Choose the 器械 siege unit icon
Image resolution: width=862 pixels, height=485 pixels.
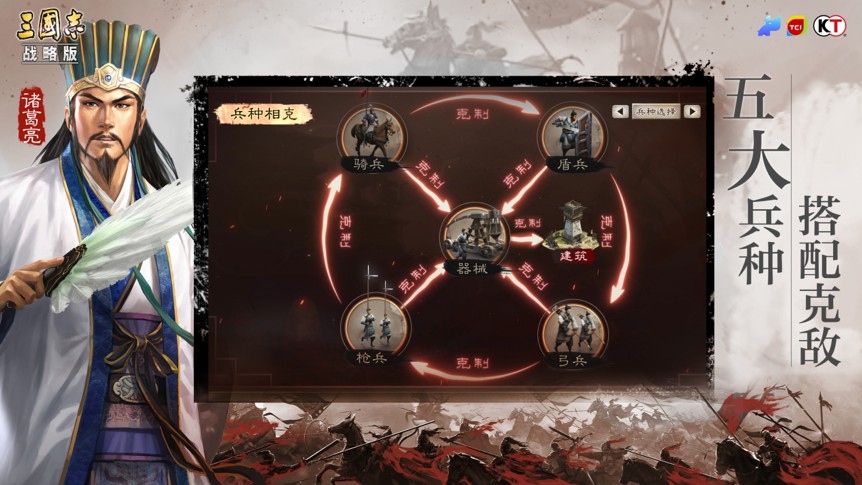[471, 234]
